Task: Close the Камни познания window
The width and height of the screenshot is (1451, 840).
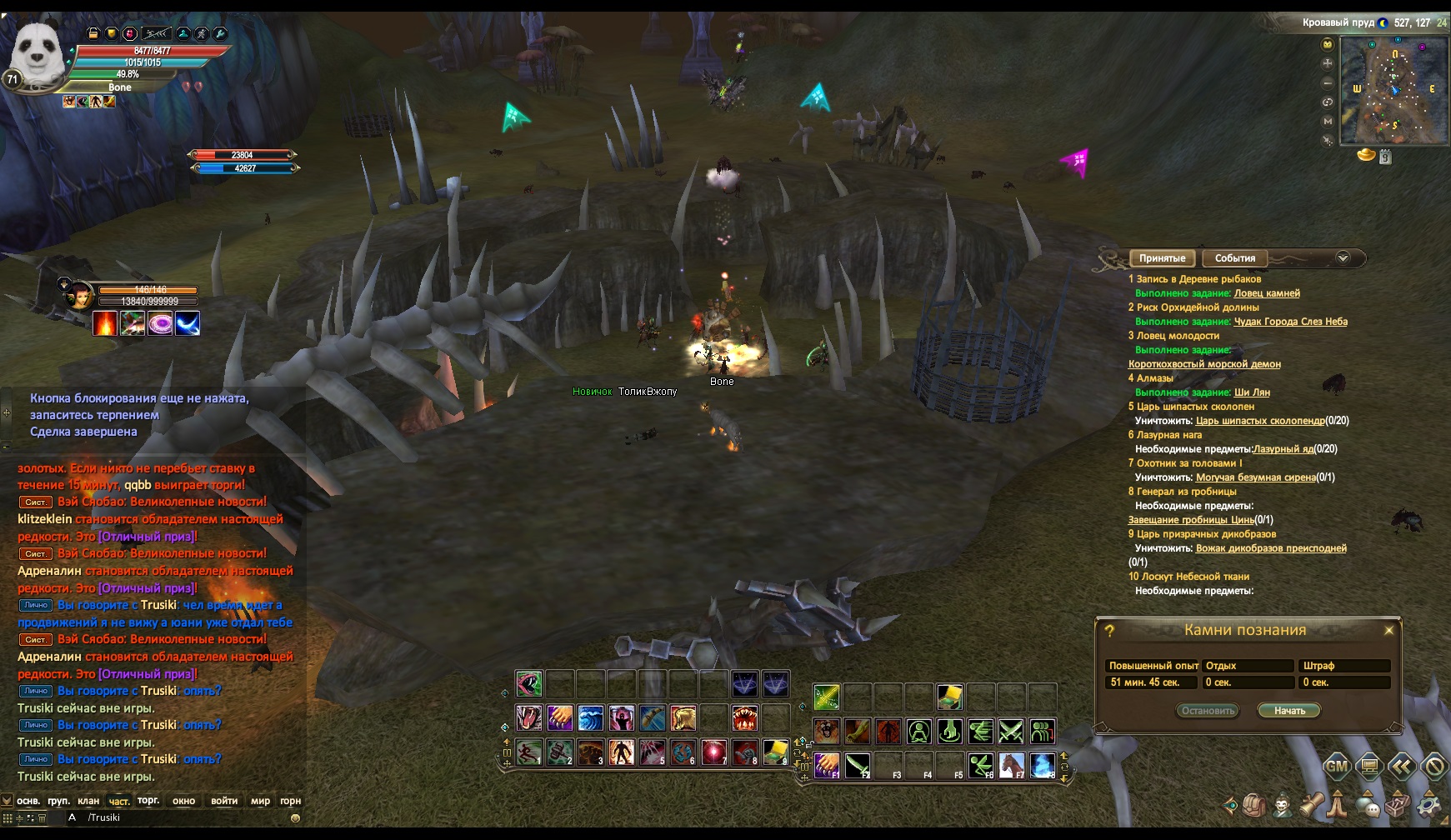Action: click(1388, 631)
